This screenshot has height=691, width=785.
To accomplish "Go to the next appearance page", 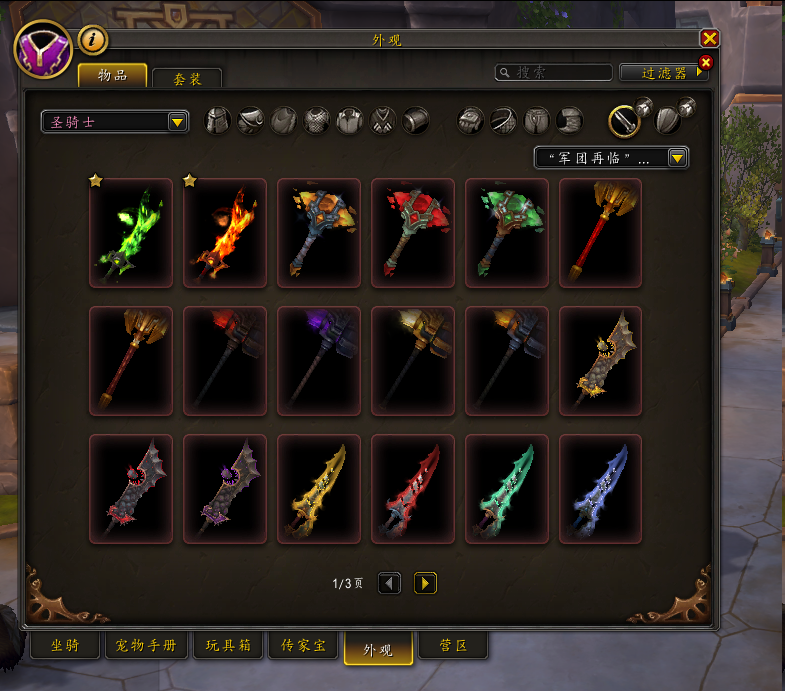I will tap(425, 583).
